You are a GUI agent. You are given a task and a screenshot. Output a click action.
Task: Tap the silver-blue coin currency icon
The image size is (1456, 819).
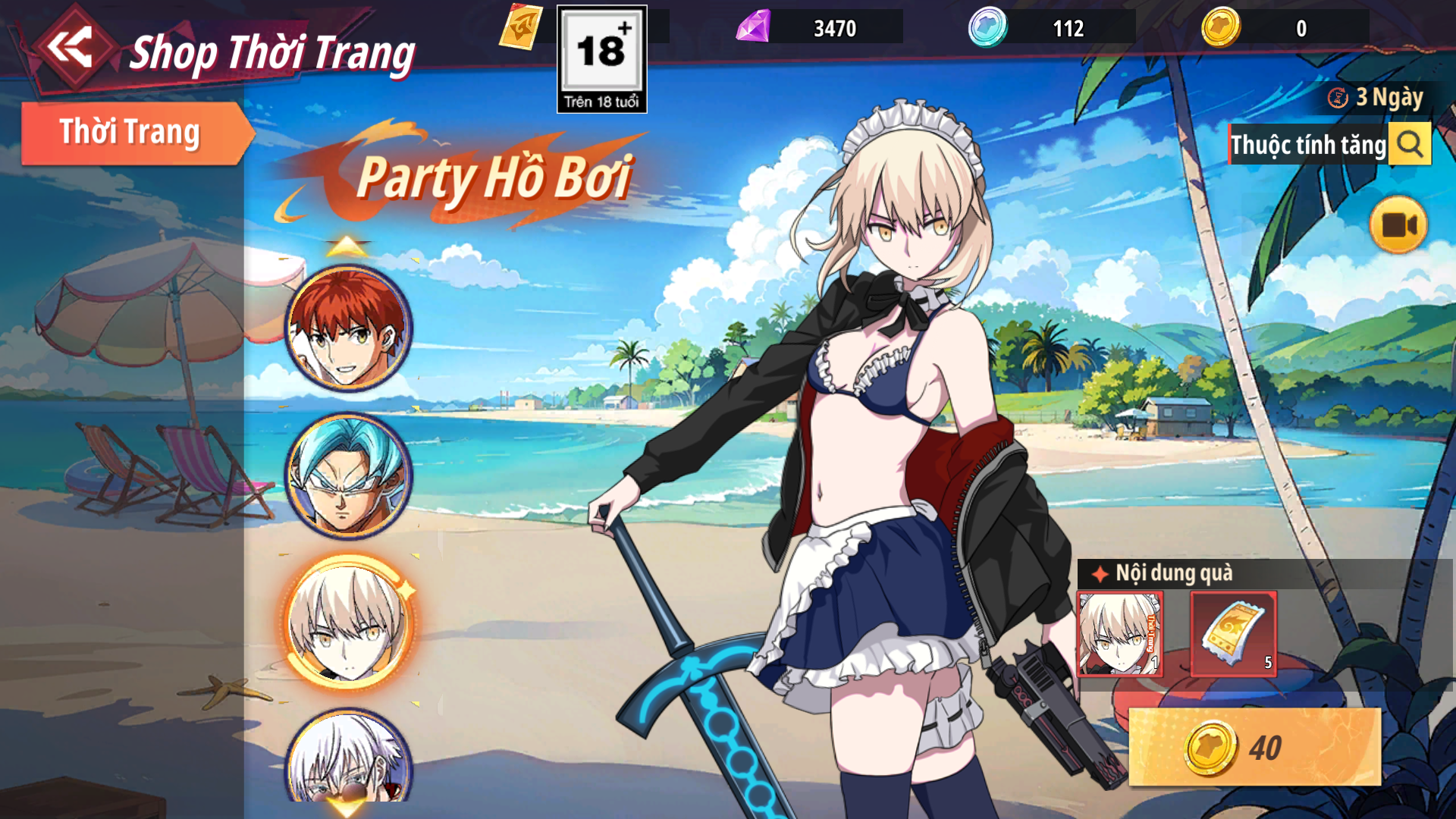coord(987,27)
